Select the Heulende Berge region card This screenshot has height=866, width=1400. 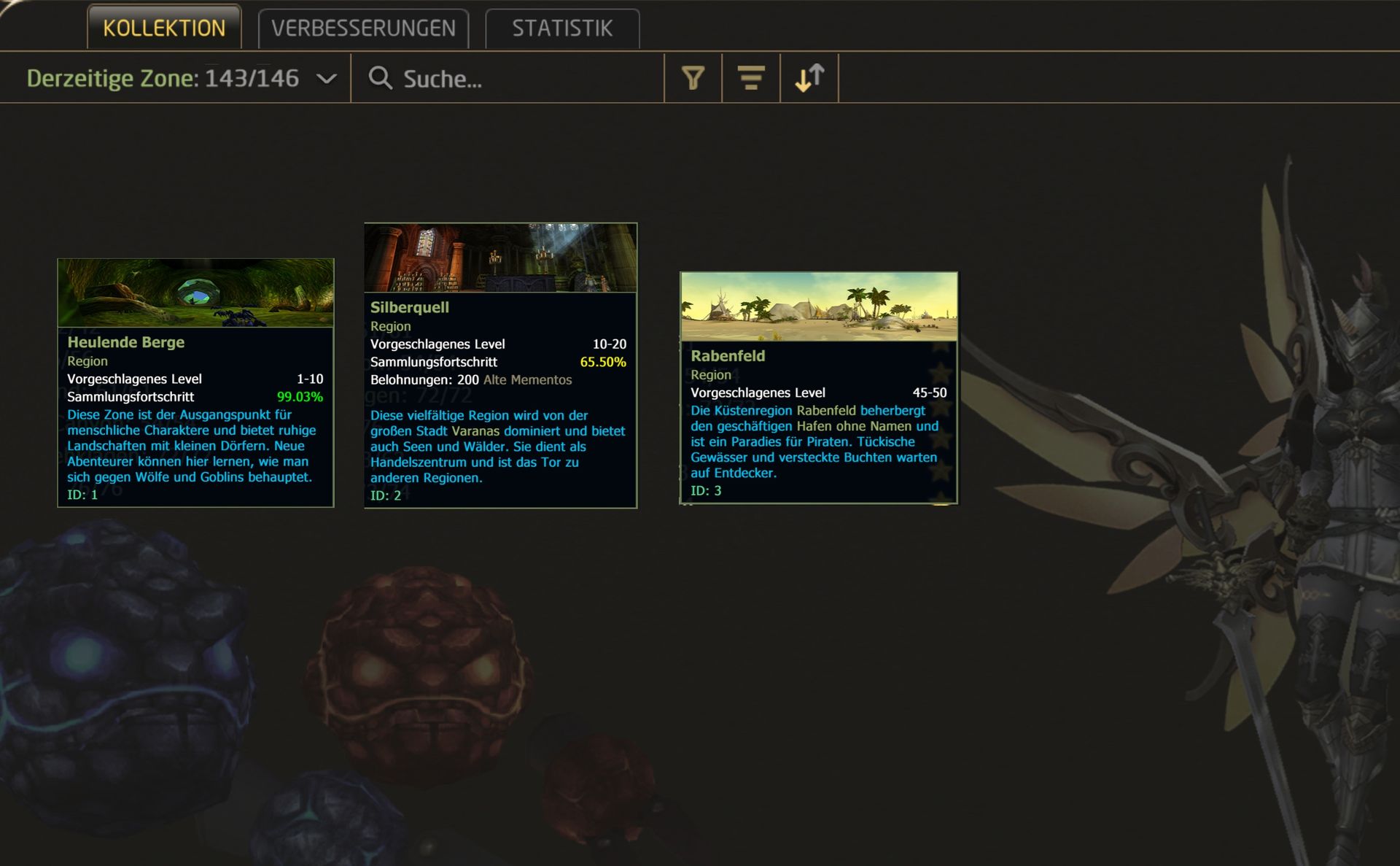(195, 383)
